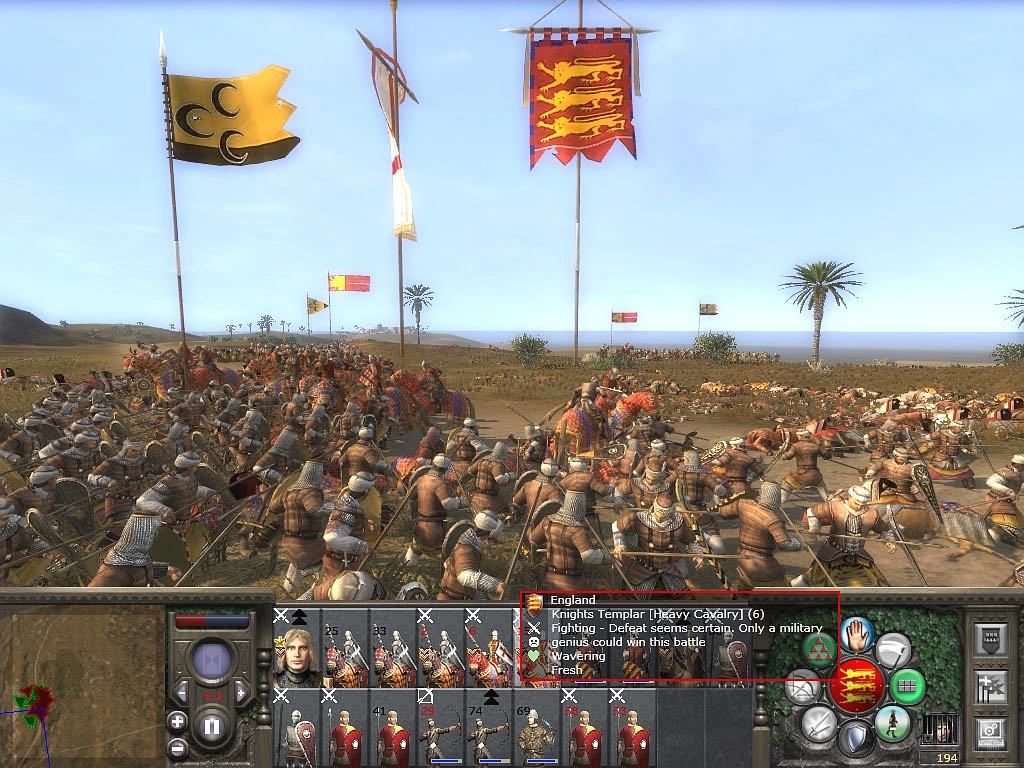Viewport: 1024px width, 768px height.
Task: Click the red three-lions faction button
Action: tap(857, 686)
